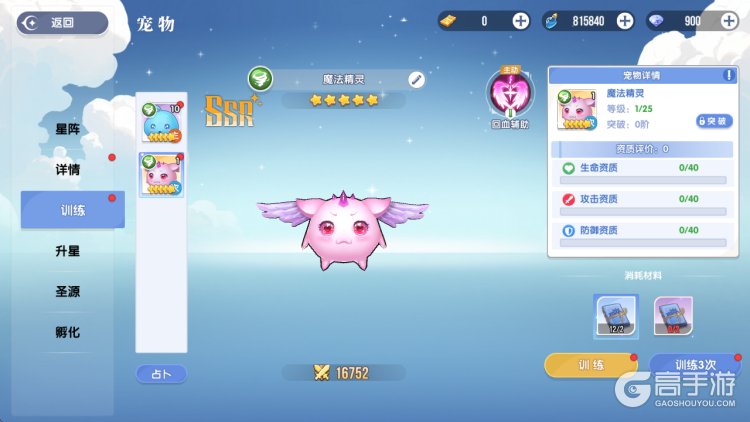750x422 pixels.
Task: Add gold tickets with plus button
Action: click(521, 20)
